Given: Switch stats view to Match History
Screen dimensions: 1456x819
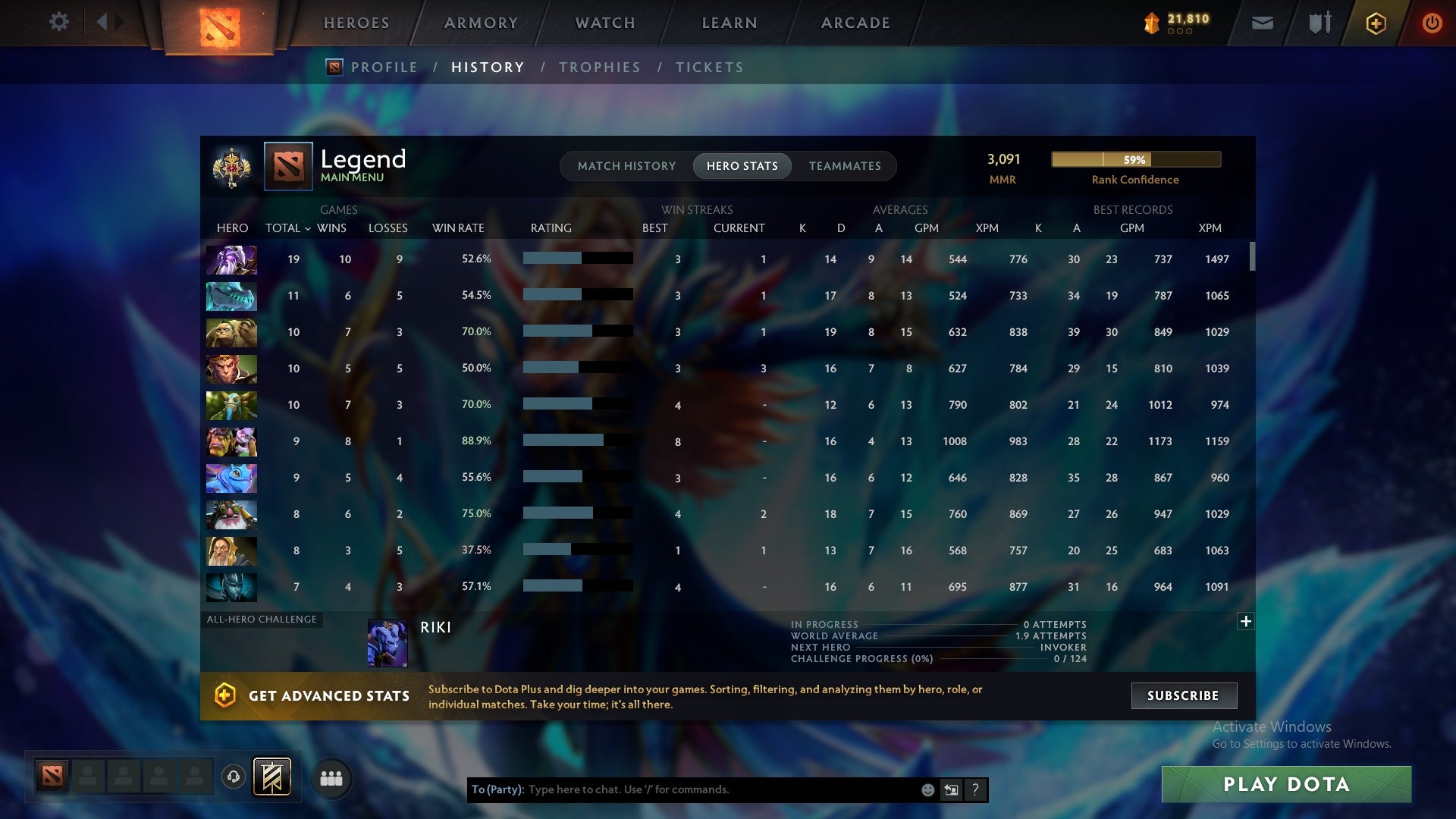Looking at the screenshot, I should coord(626,166).
